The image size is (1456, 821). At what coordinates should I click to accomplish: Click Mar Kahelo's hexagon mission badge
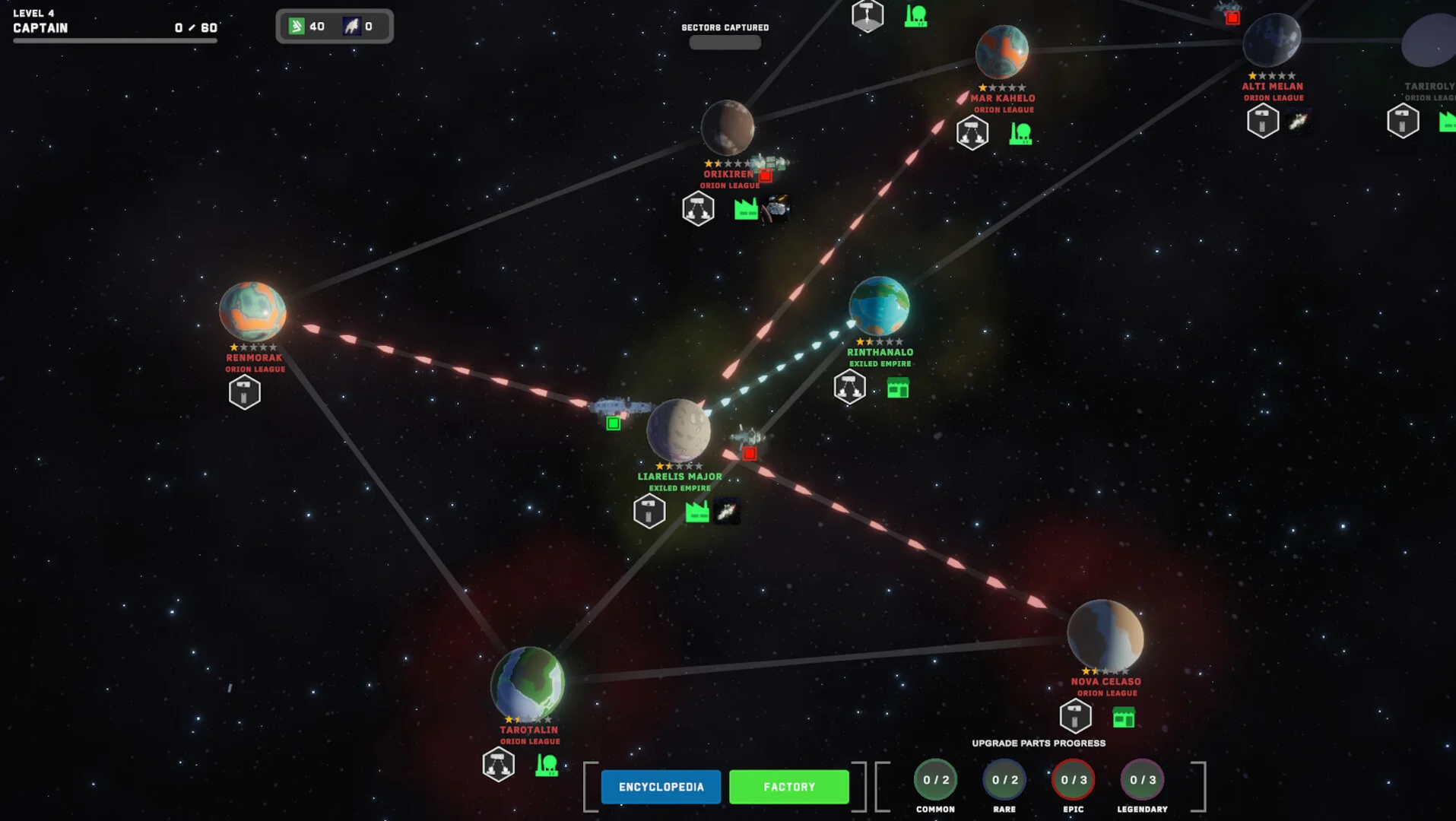coord(972,133)
